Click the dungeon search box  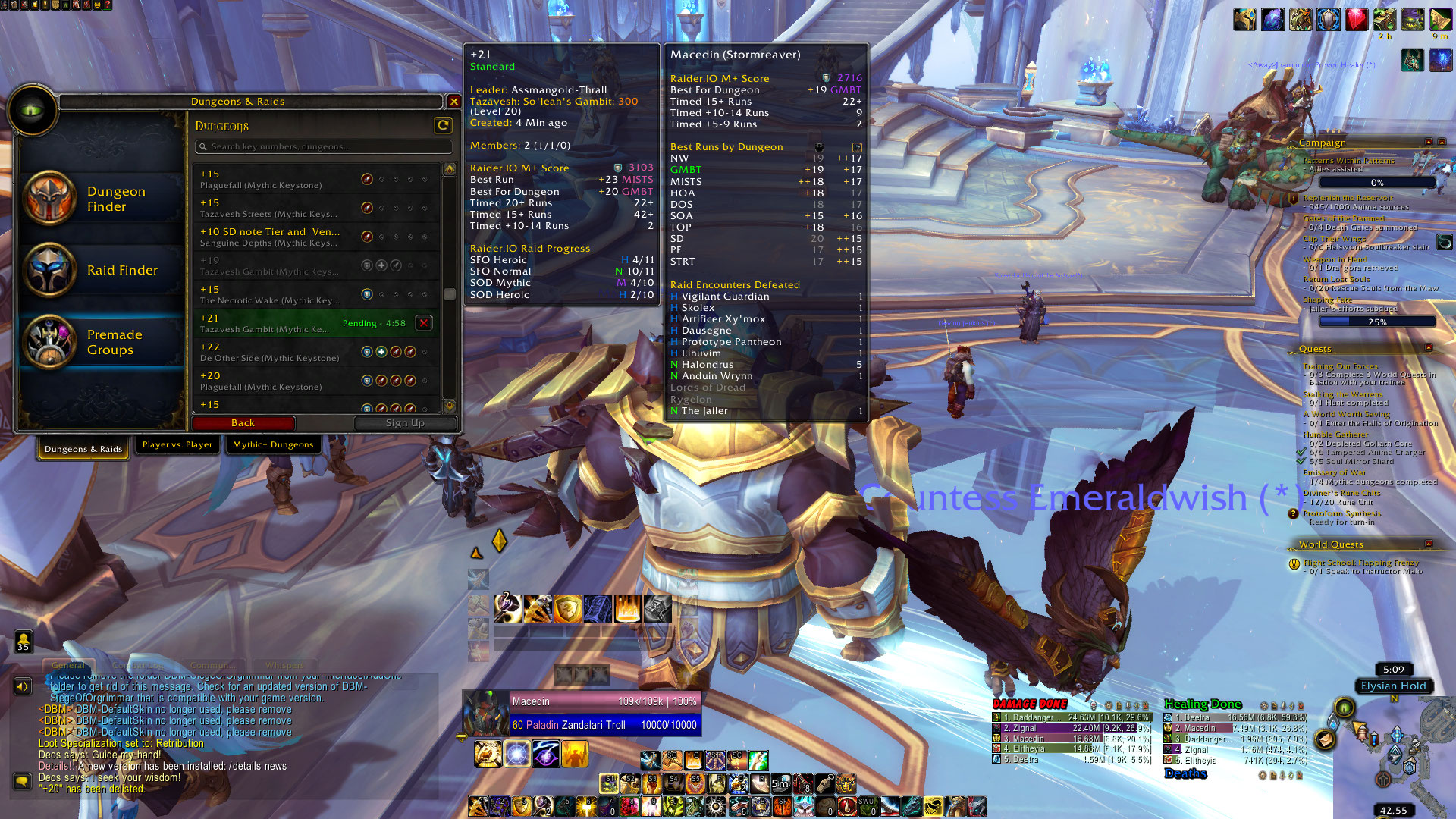coord(324,146)
